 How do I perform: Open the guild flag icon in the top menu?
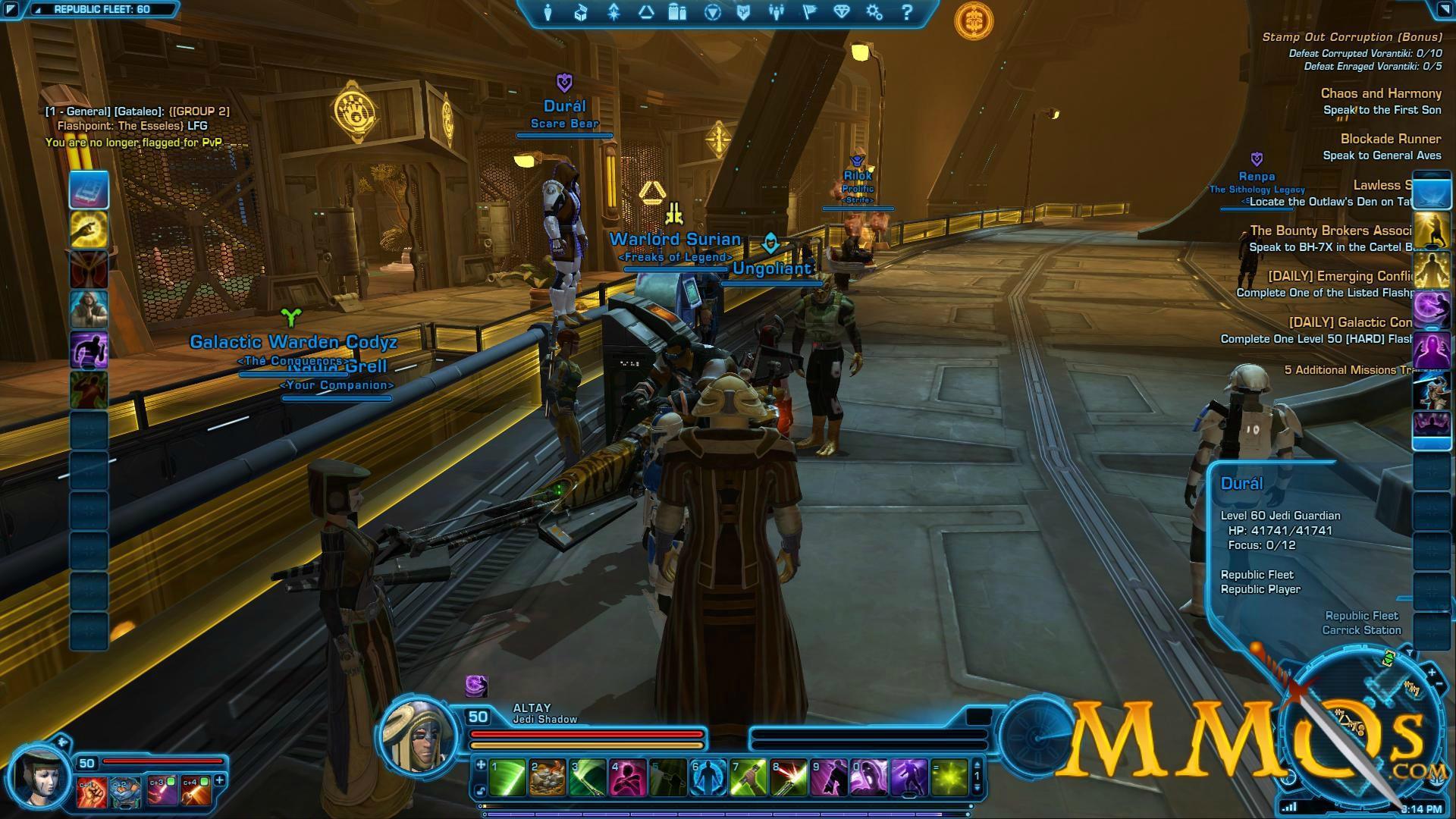809,13
